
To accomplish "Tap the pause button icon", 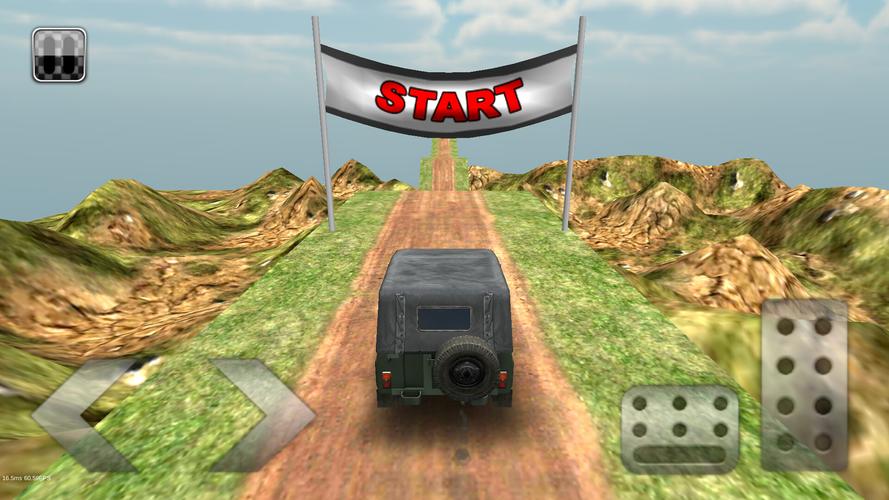I will 59,54.
